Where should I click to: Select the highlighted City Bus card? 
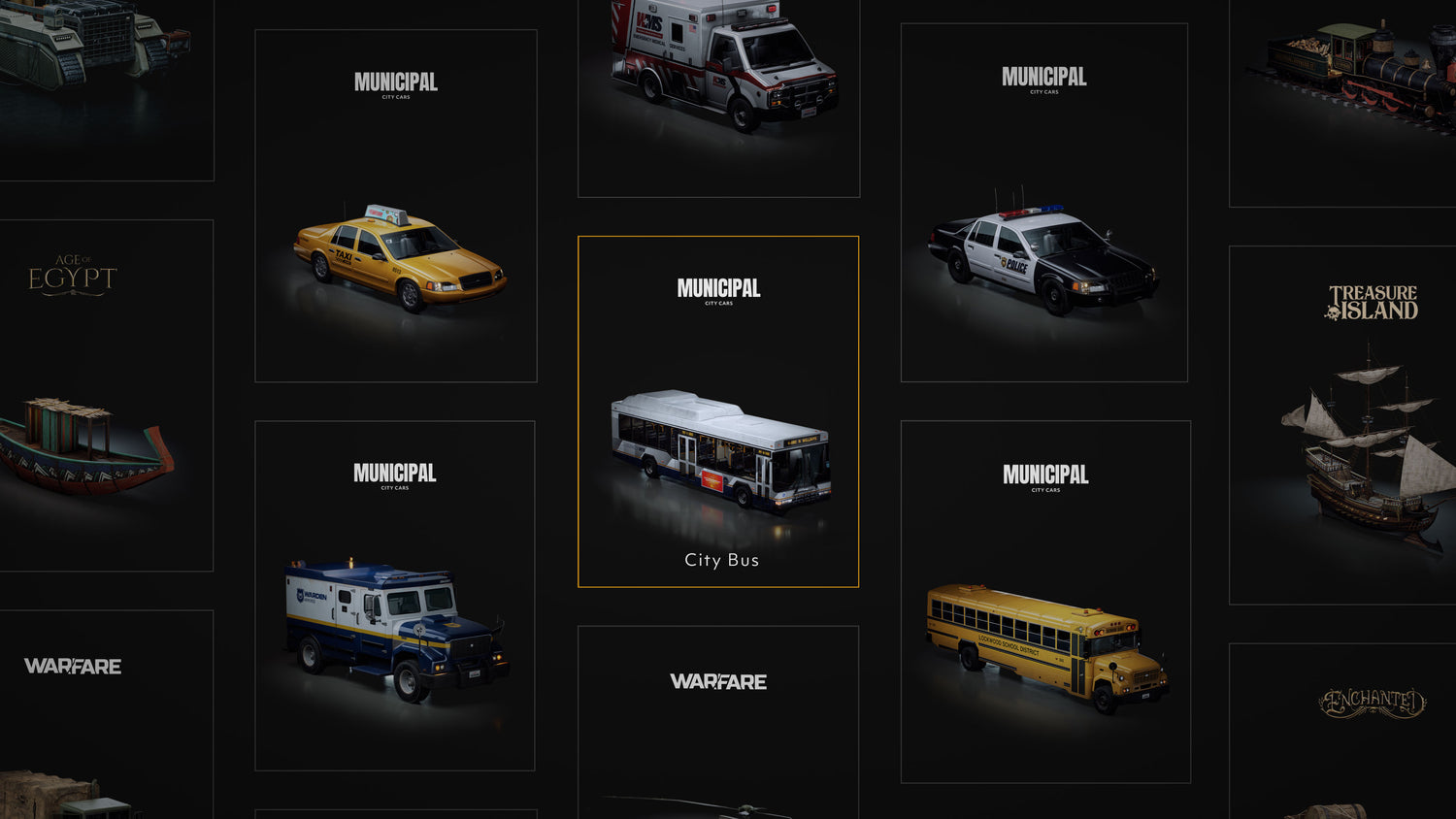(x=718, y=411)
